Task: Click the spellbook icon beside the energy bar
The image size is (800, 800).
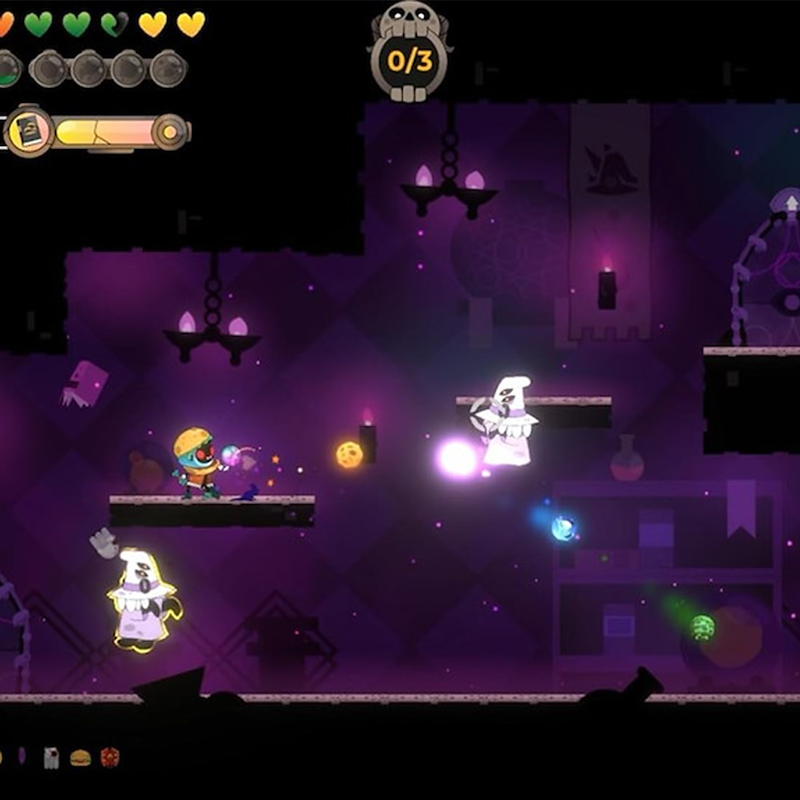Action: 27,131
